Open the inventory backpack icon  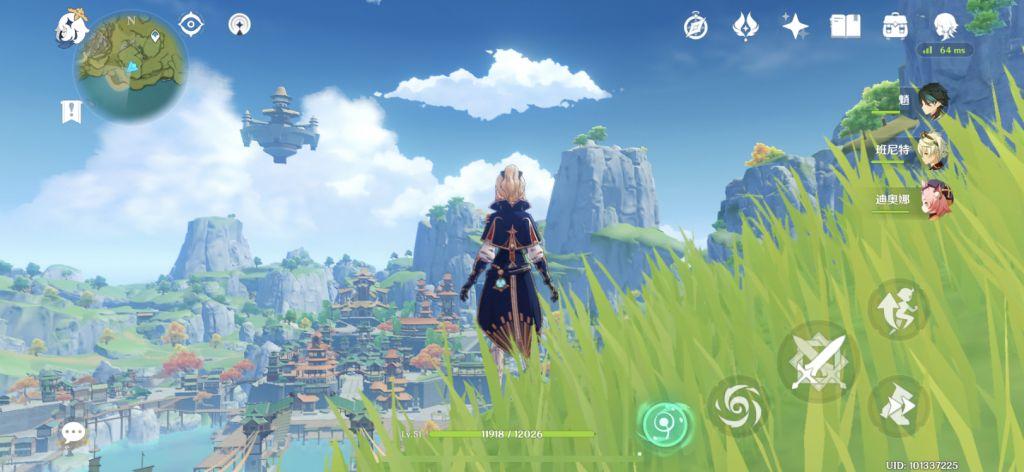click(x=894, y=27)
